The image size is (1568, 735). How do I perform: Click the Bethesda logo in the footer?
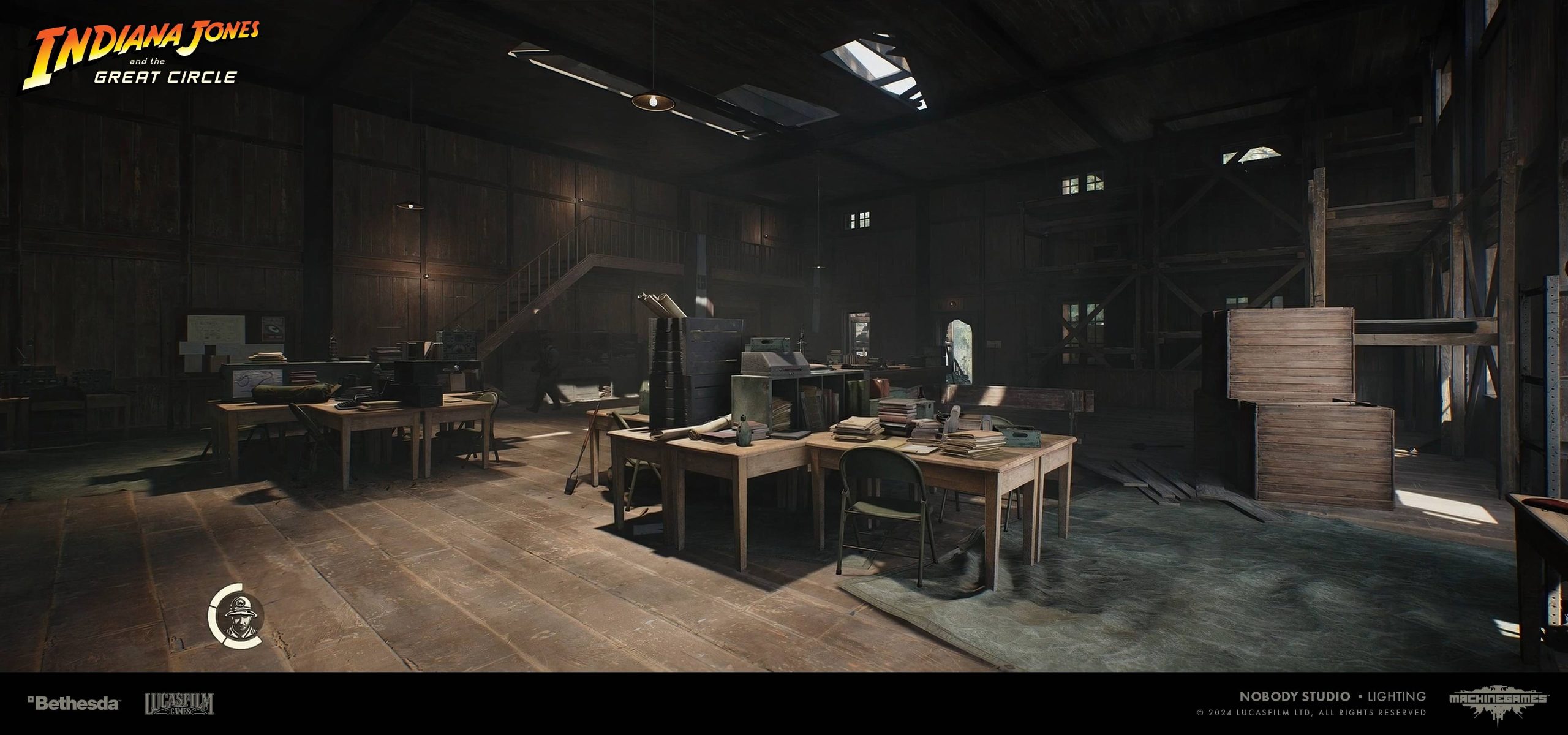click(x=74, y=703)
